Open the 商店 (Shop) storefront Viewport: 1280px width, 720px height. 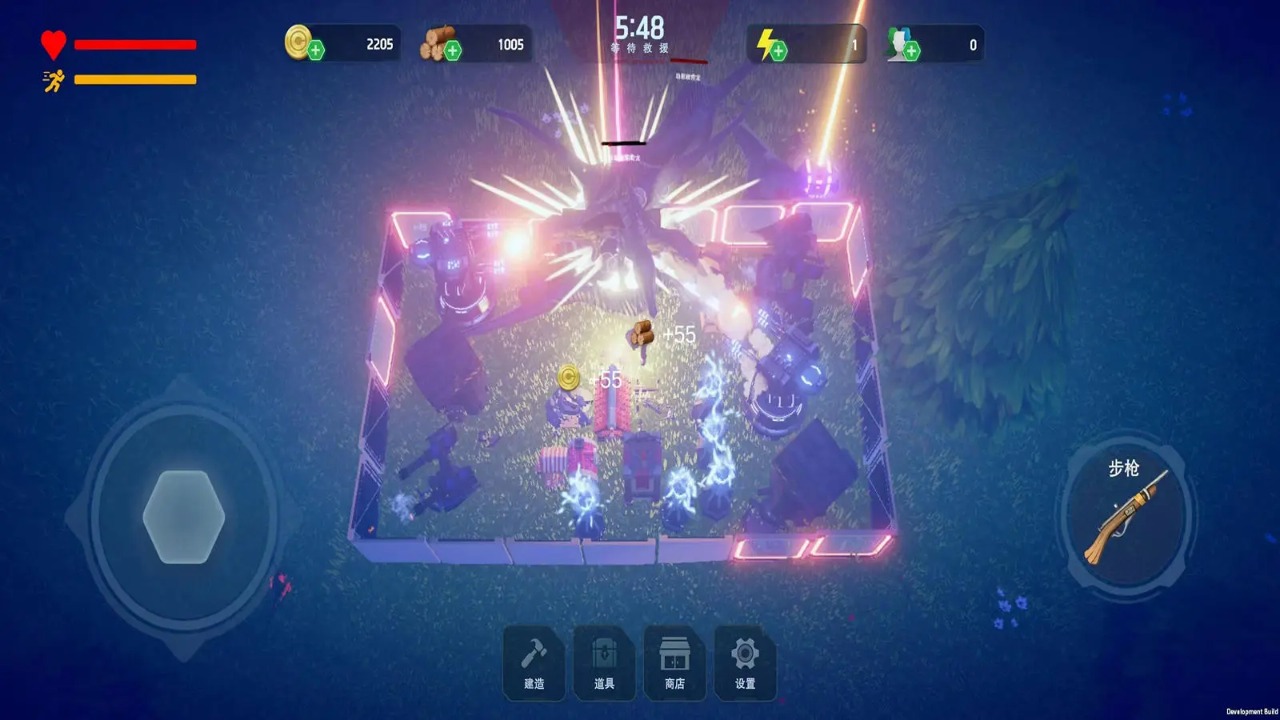coord(674,662)
